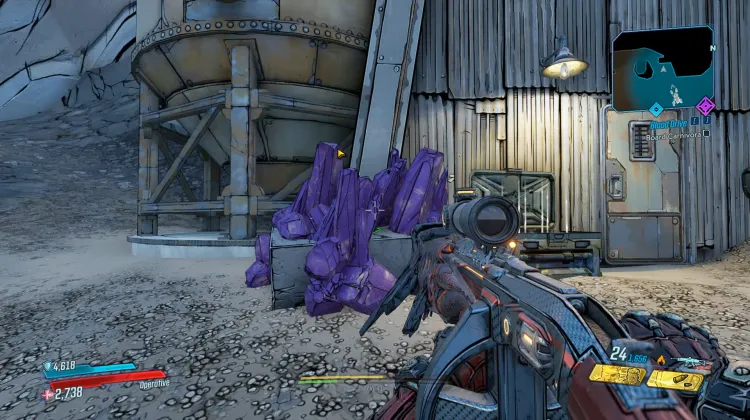Click the purple diamond waypoint marker
The image size is (750, 420).
[x=705, y=106]
